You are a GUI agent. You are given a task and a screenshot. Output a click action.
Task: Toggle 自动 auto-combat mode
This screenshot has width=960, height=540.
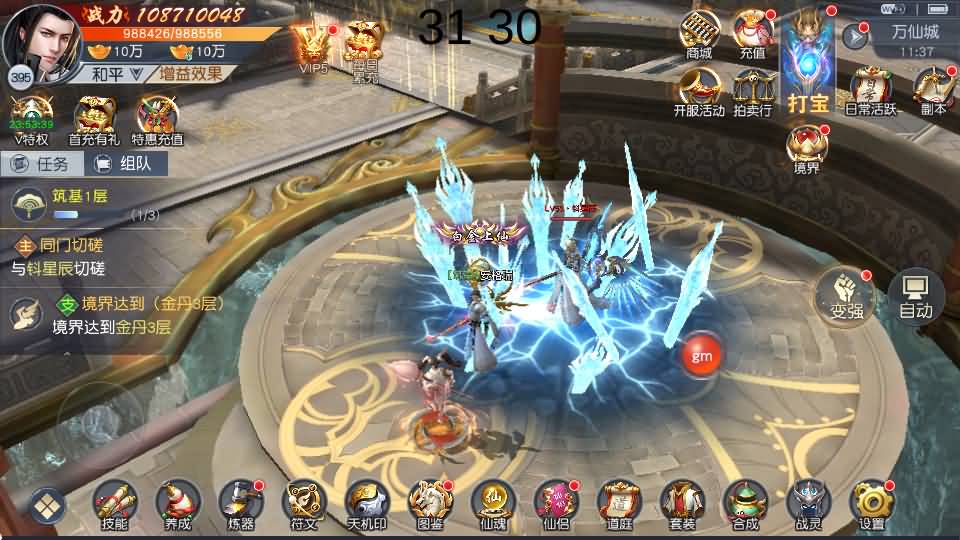coord(915,296)
